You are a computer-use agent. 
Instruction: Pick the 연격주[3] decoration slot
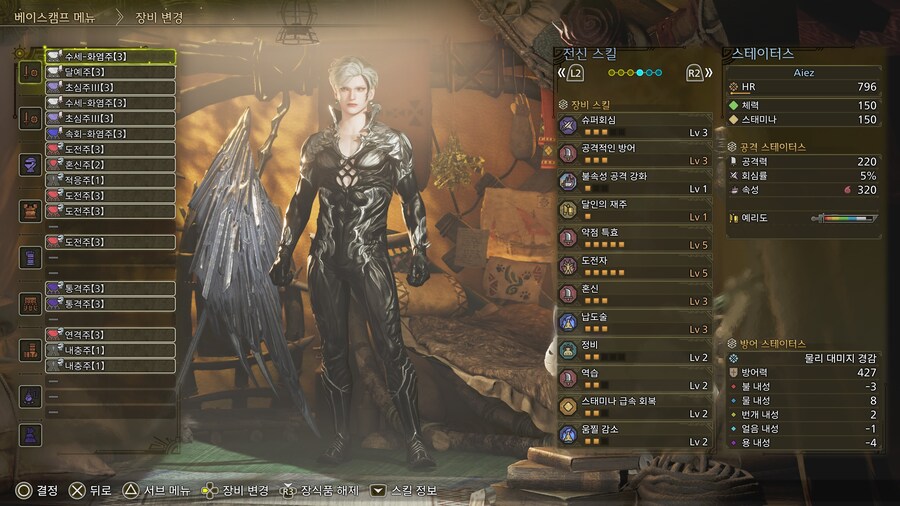point(110,334)
